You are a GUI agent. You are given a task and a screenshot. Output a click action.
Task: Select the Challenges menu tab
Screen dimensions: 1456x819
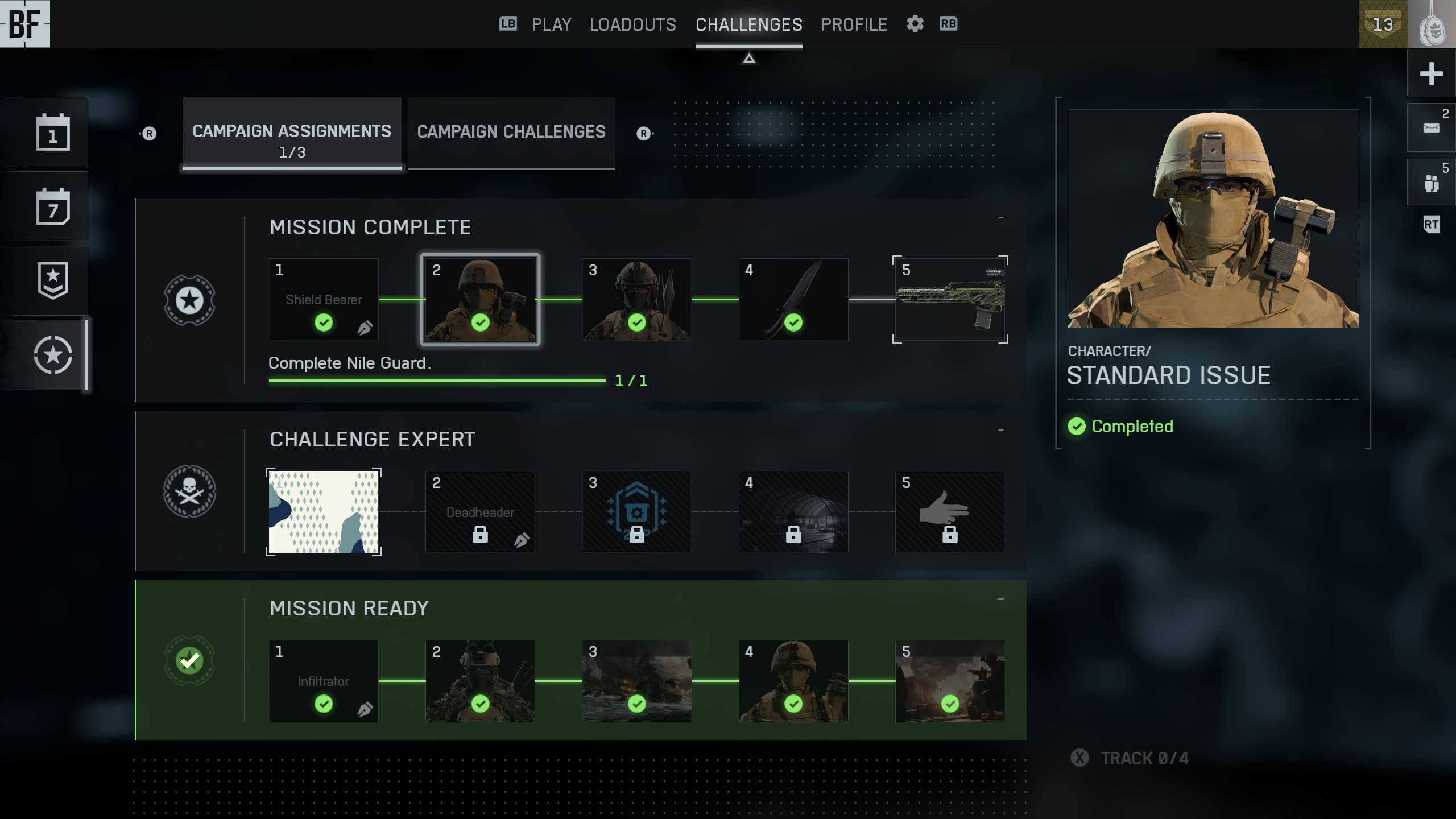click(x=748, y=24)
